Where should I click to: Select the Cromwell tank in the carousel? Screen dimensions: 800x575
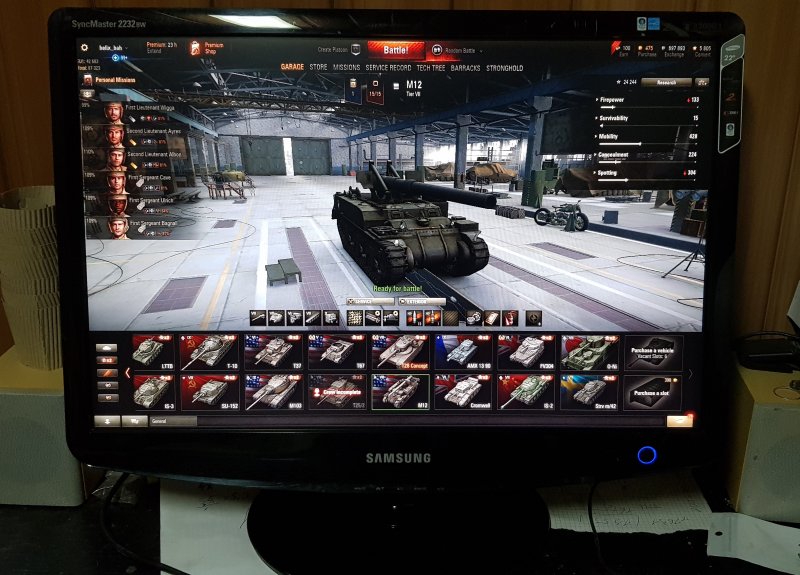click(463, 392)
